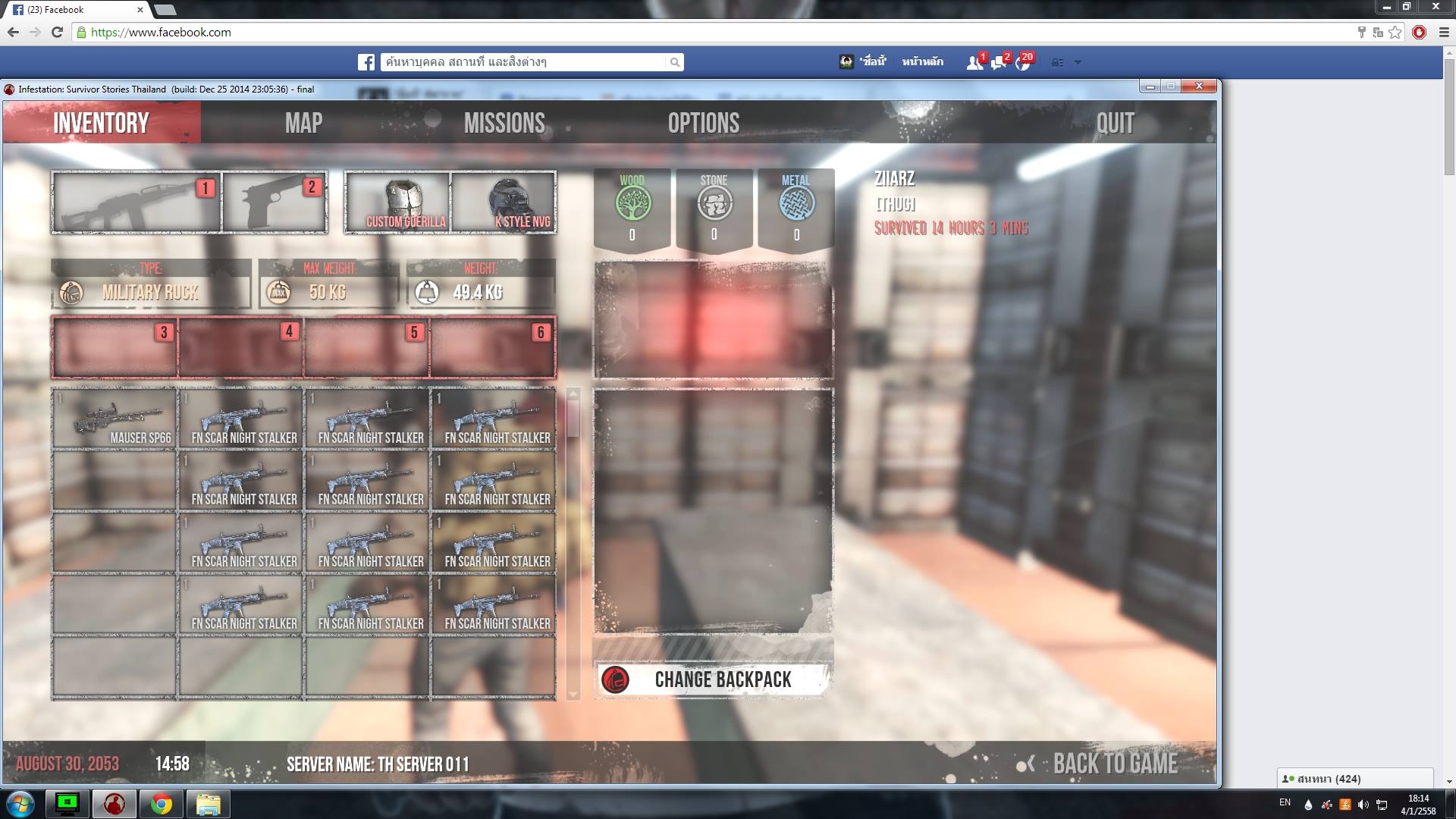Click the Metal resource icon
The image size is (1456, 819).
coord(796,203)
